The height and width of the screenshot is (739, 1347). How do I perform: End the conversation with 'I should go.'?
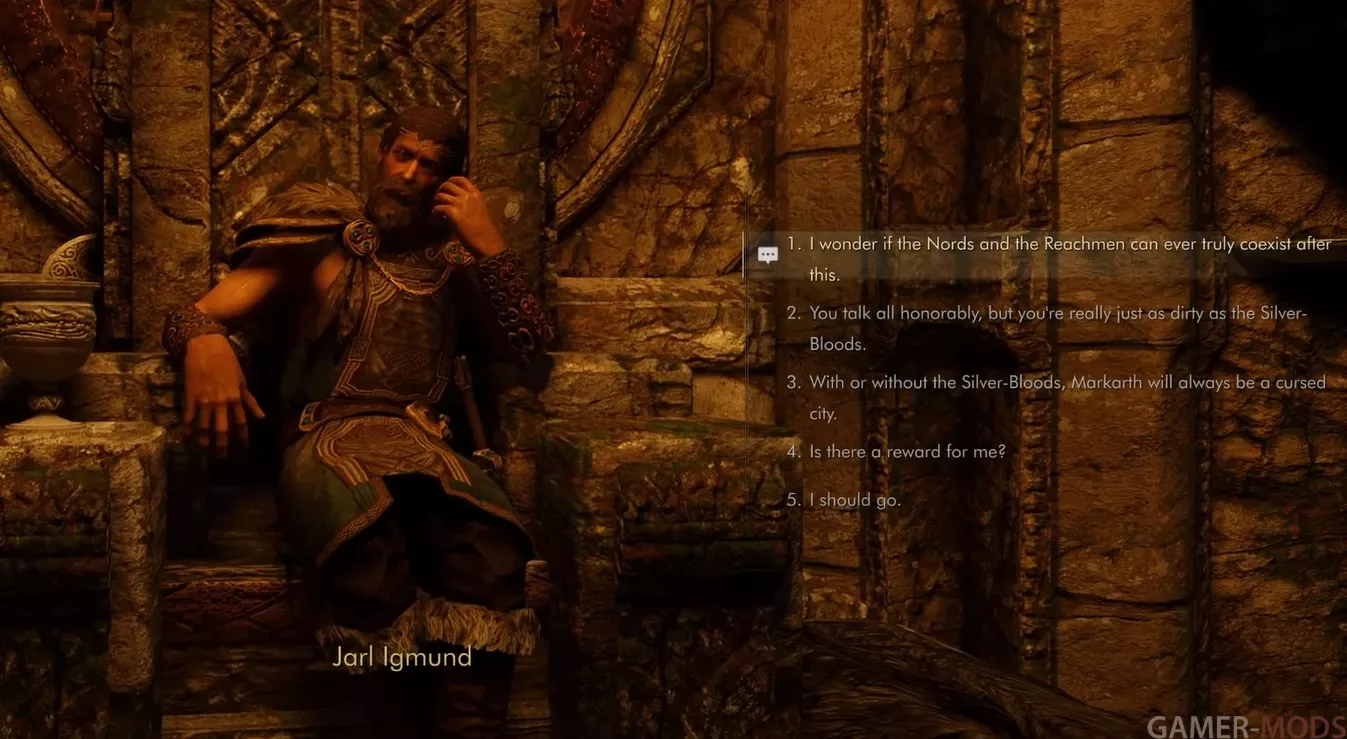(x=854, y=500)
